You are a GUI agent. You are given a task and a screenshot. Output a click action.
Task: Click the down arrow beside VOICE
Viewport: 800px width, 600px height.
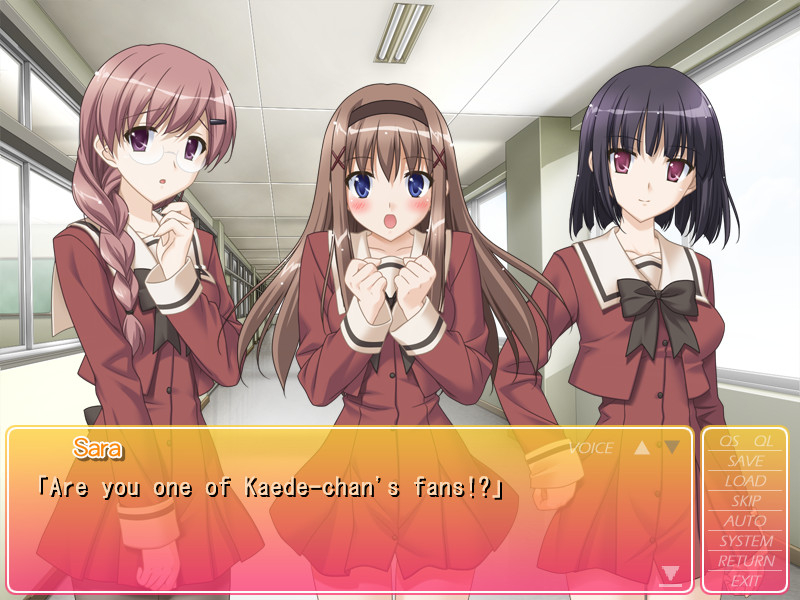pyautogui.click(x=672, y=447)
